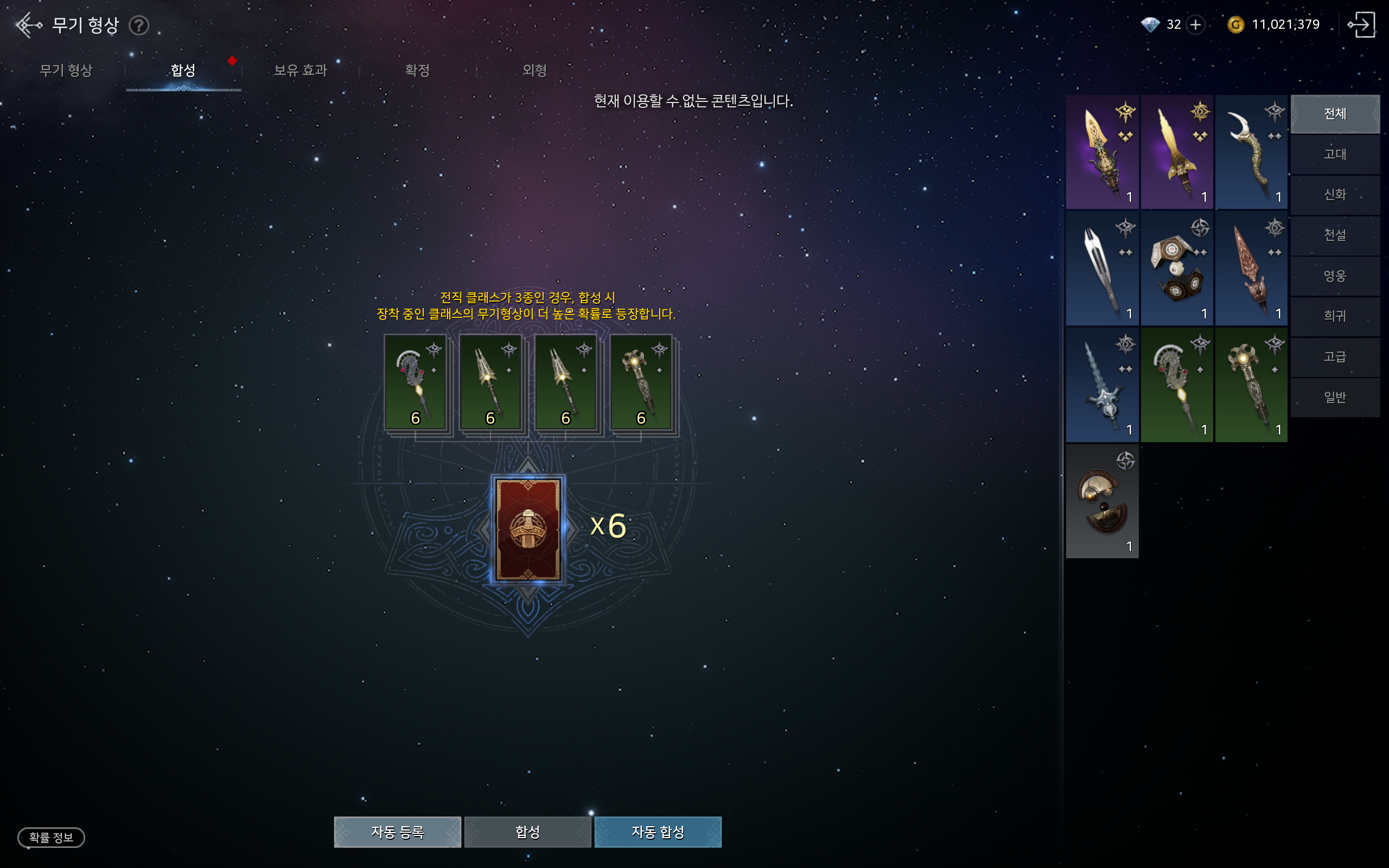This screenshot has width=1389, height=868.
Task: Start synthesis with the 합성 button
Action: click(x=527, y=832)
